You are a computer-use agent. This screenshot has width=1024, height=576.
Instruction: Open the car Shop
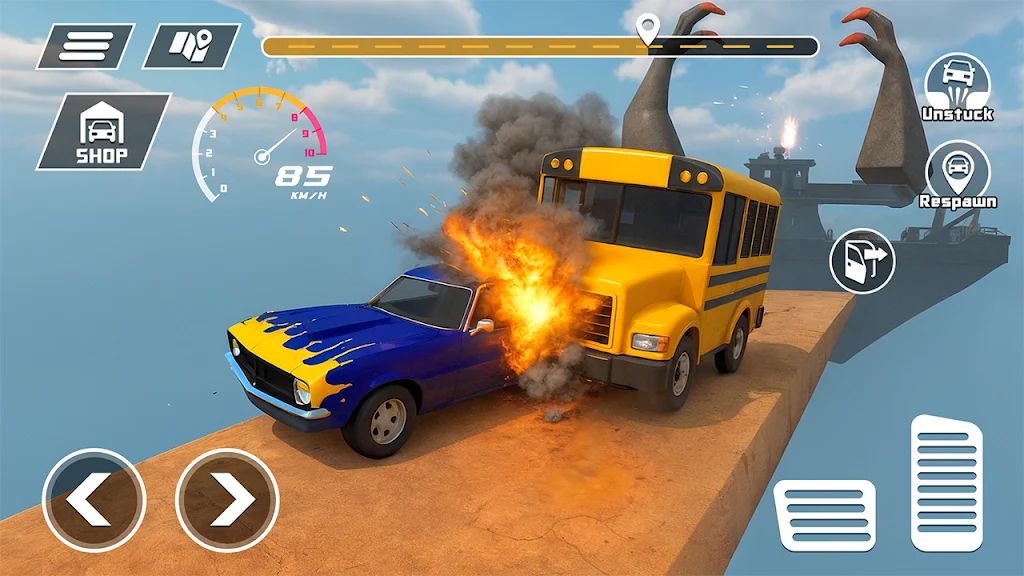[103, 132]
